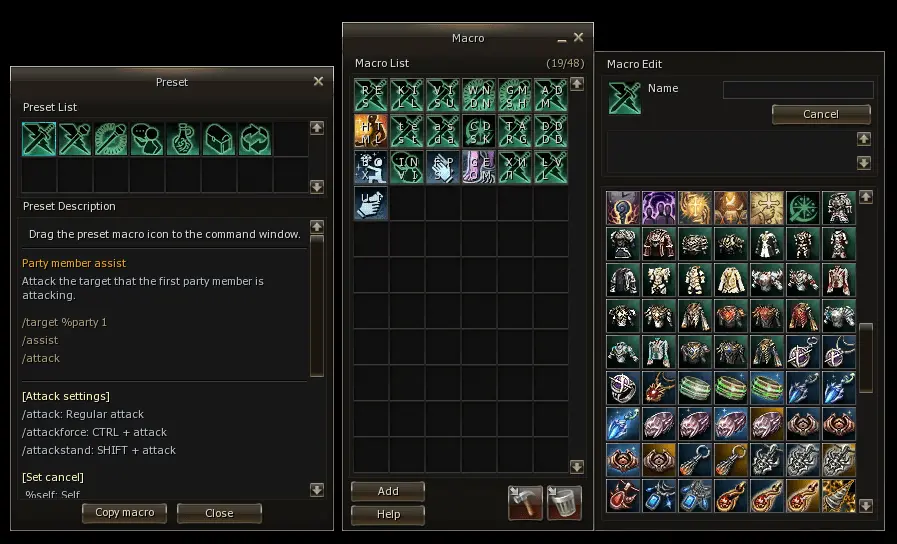The width and height of the screenshot is (897, 544).
Task: Select the TARG macro
Action: pyautogui.click(x=515, y=131)
